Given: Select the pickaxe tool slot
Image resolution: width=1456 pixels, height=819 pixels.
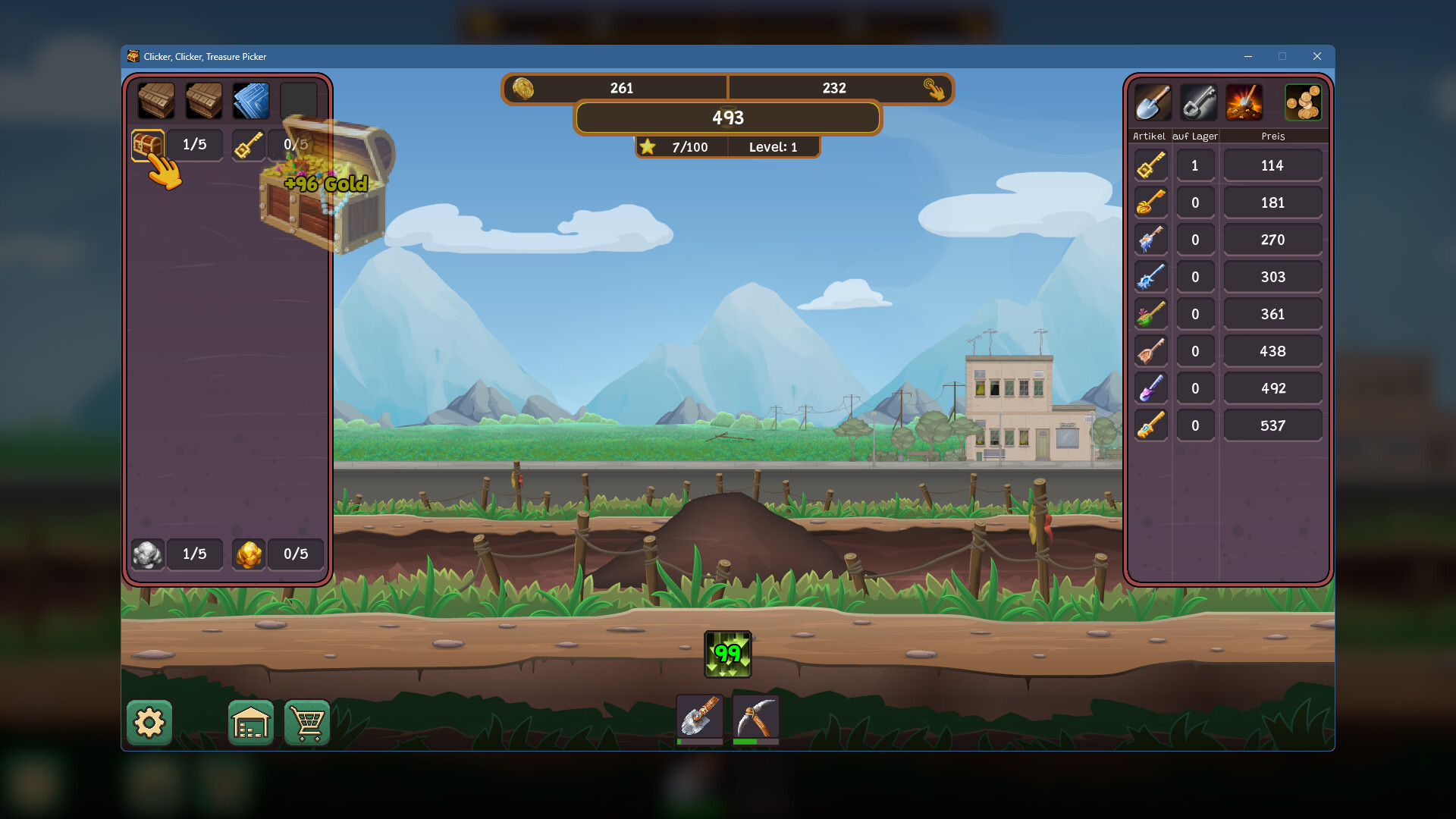Looking at the screenshot, I should [x=755, y=717].
